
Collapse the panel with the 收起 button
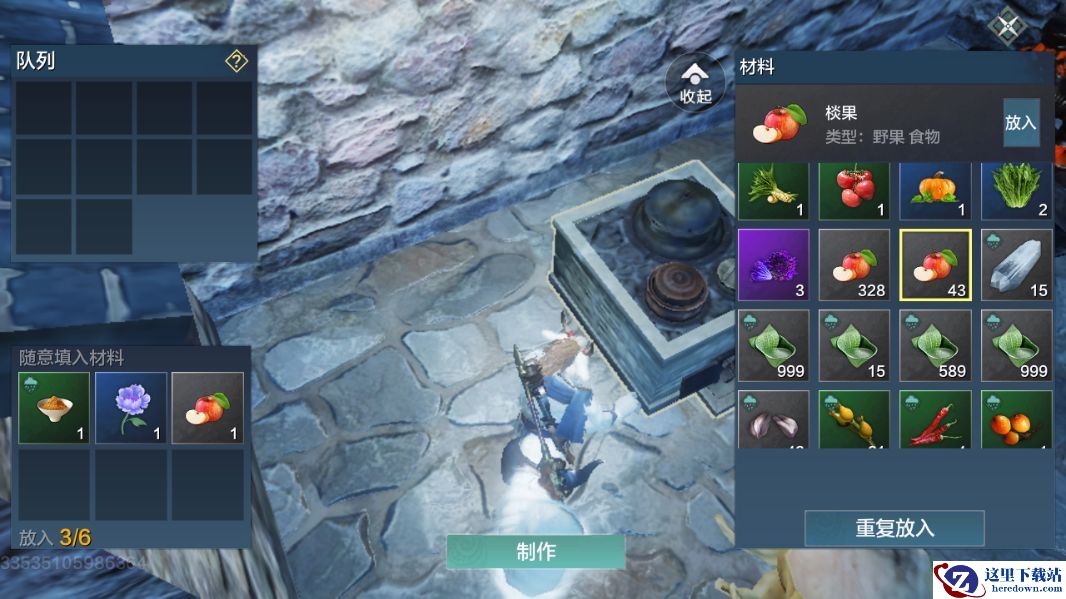(x=695, y=82)
